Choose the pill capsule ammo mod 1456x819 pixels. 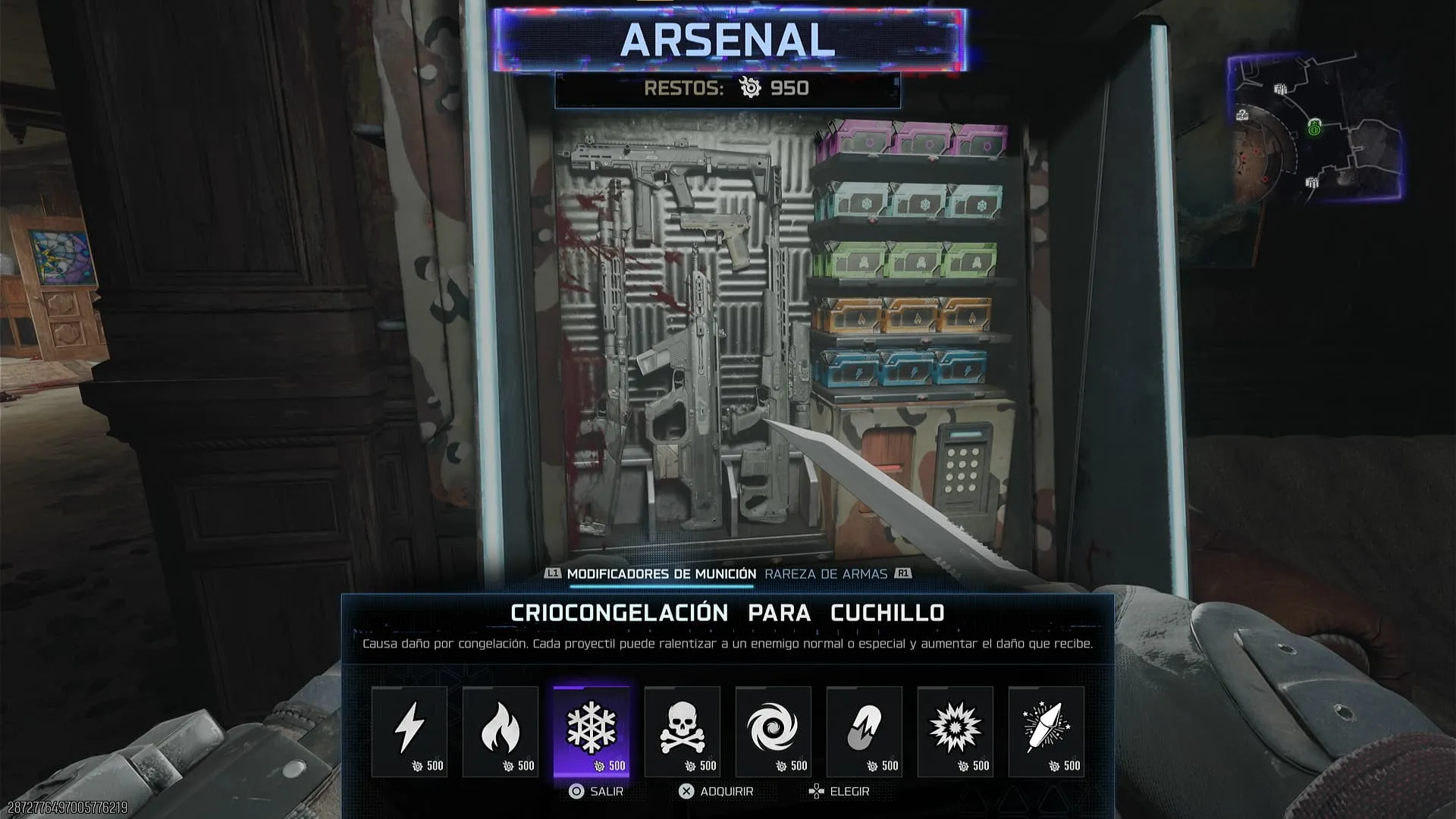click(x=864, y=731)
